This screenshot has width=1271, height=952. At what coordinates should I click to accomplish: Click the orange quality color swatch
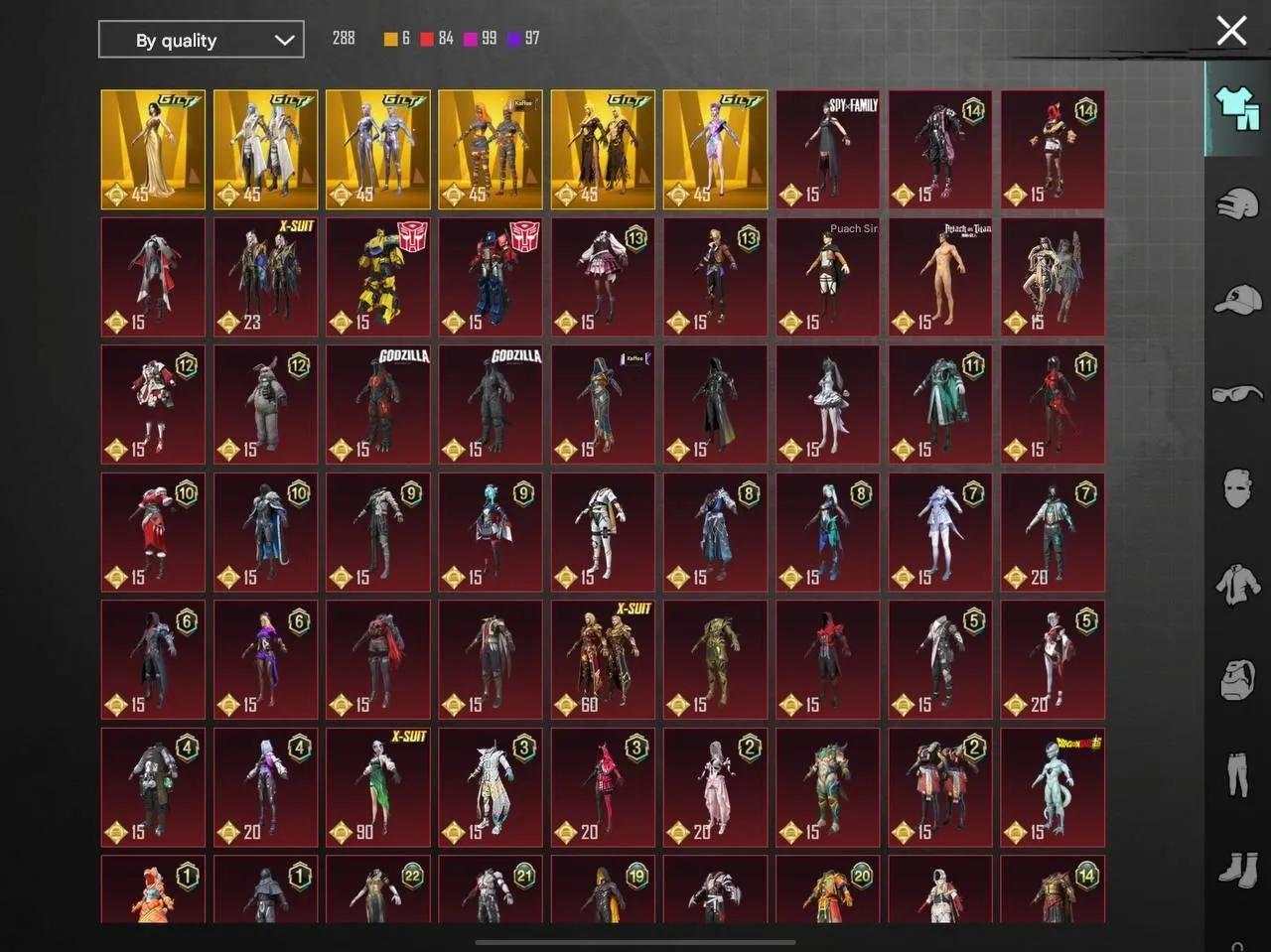pos(388,39)
